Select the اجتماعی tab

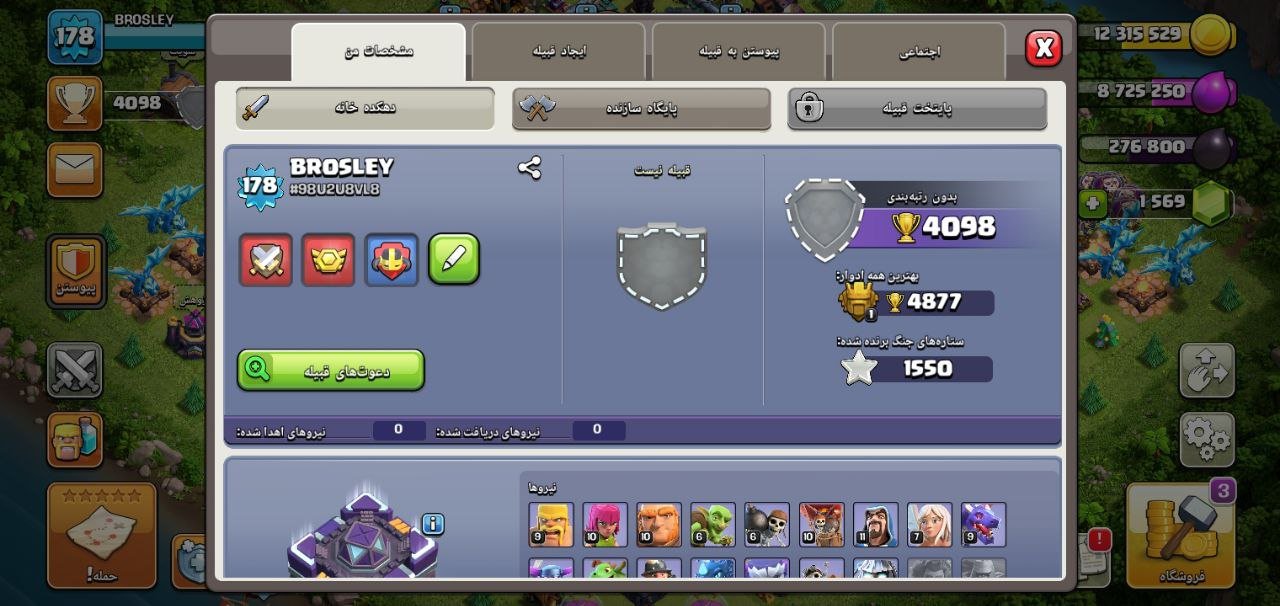[x=918, y=52]
